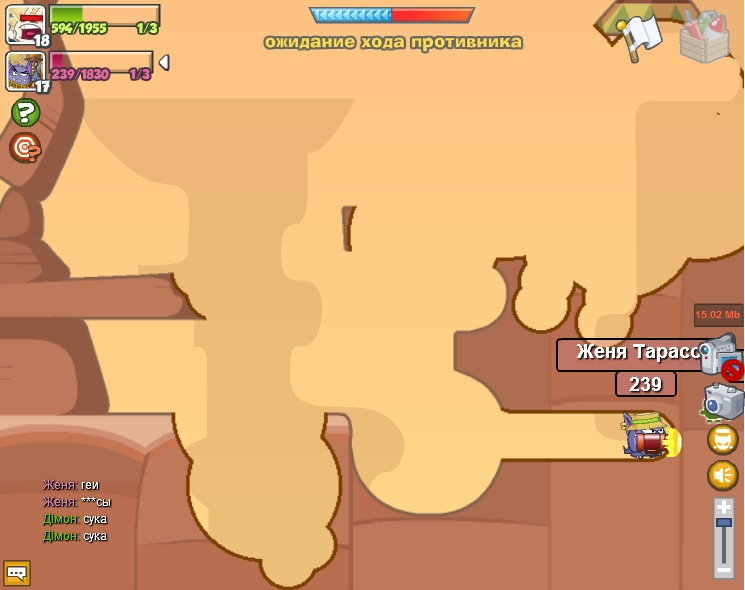Toggle sound with the speaker button

[723, 475]
